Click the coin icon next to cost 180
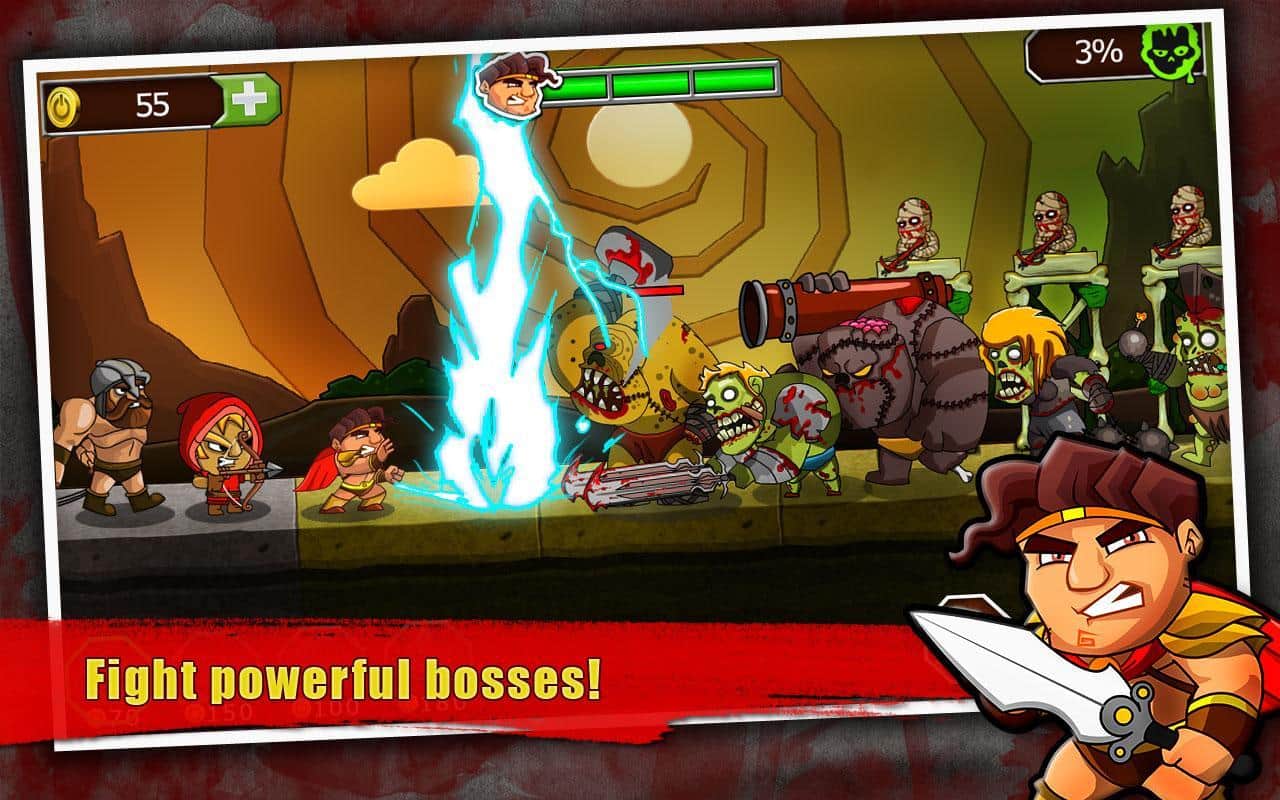 [x=416, y=710]
